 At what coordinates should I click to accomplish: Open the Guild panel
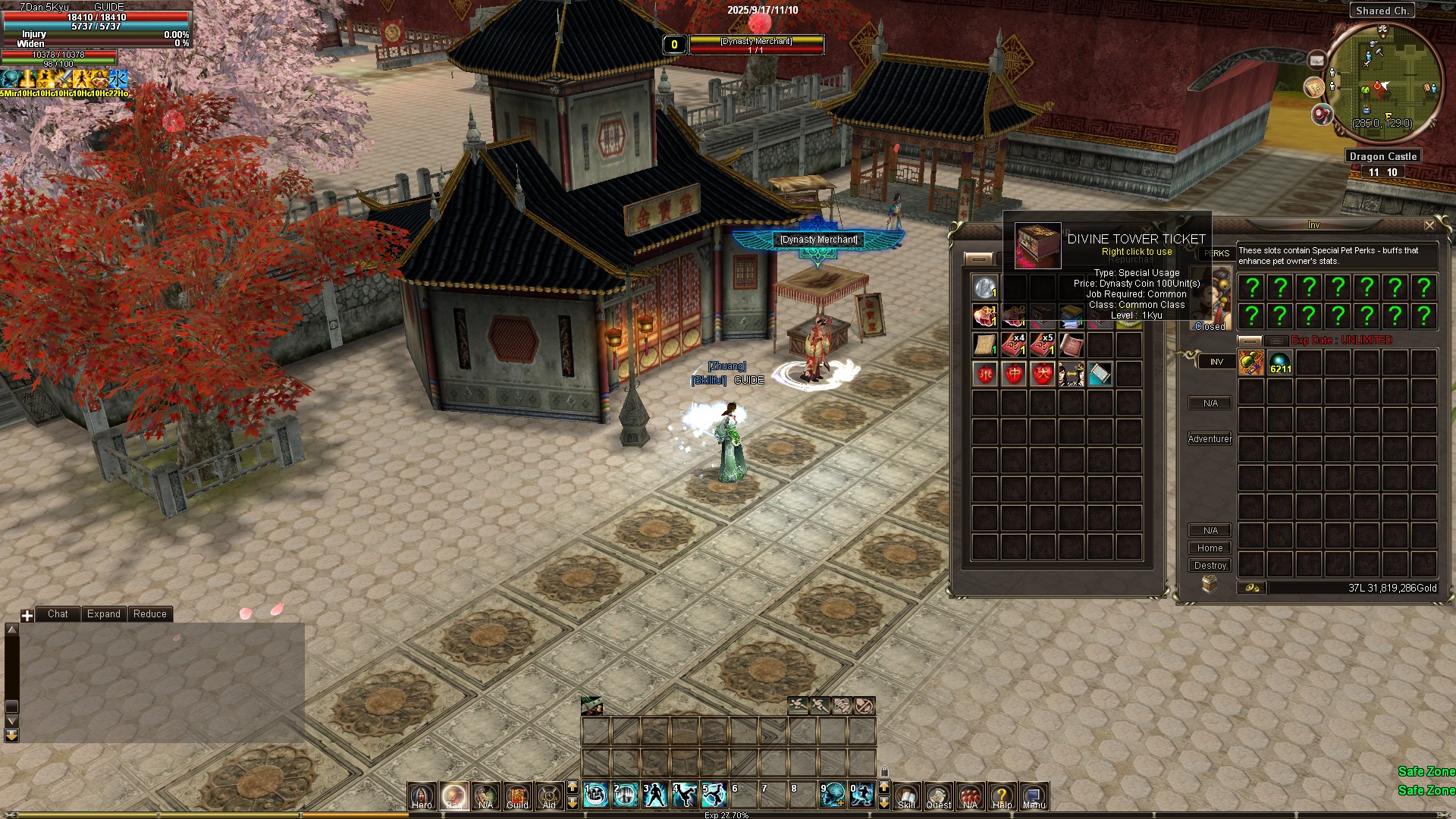[x=518, y=795]
